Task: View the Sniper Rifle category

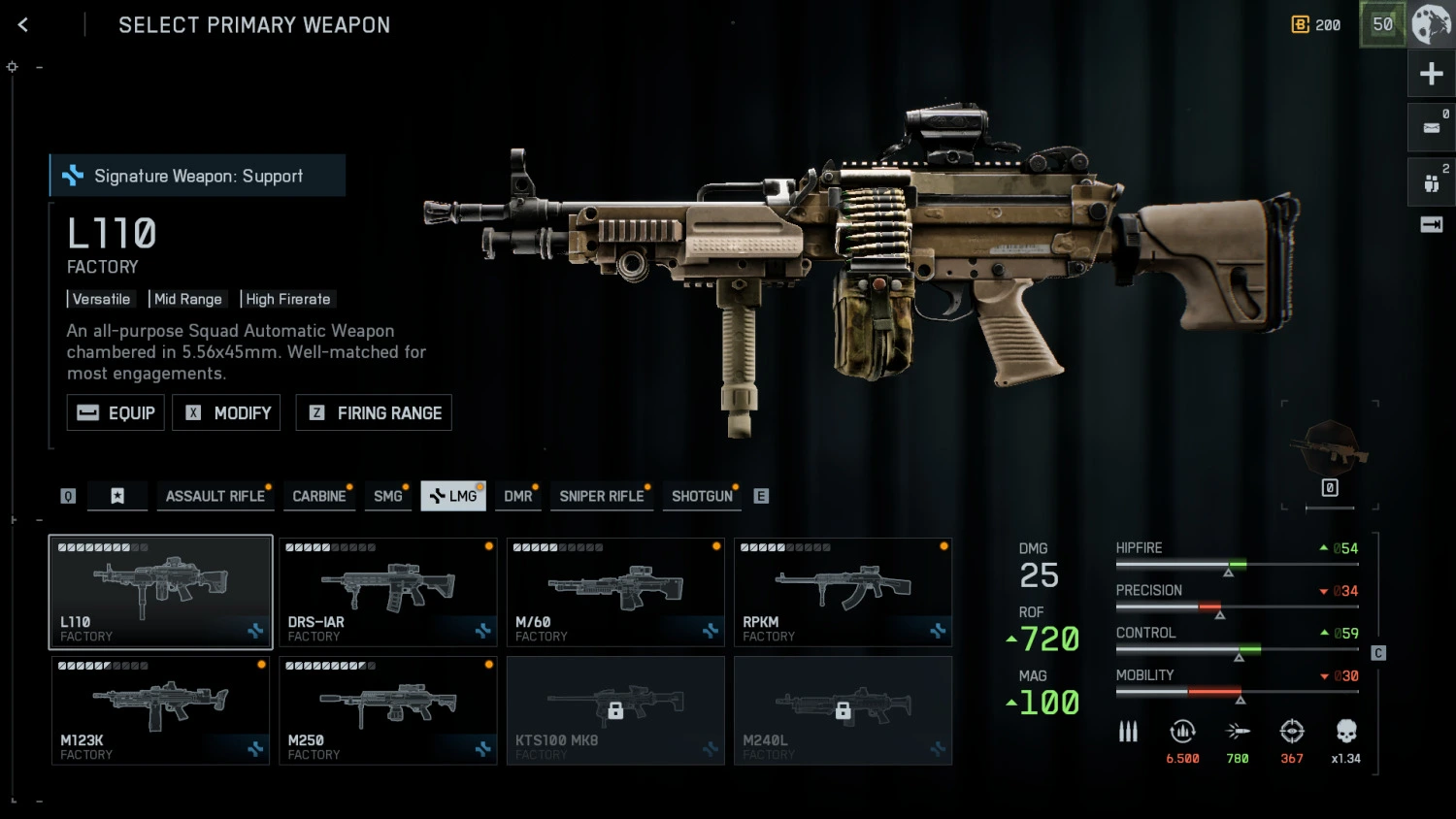Action: pos(601,496)
